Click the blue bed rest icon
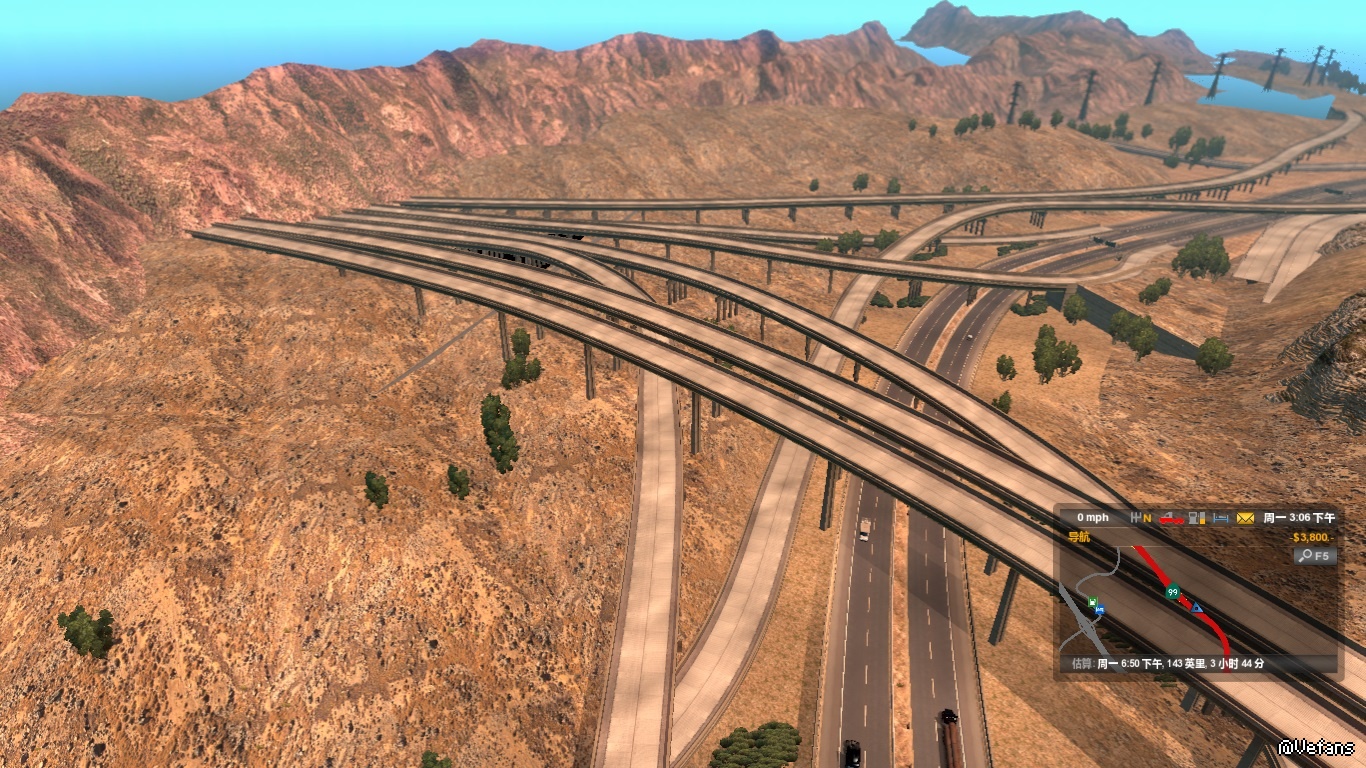Screen dimensions: 1366x768 1220,518
